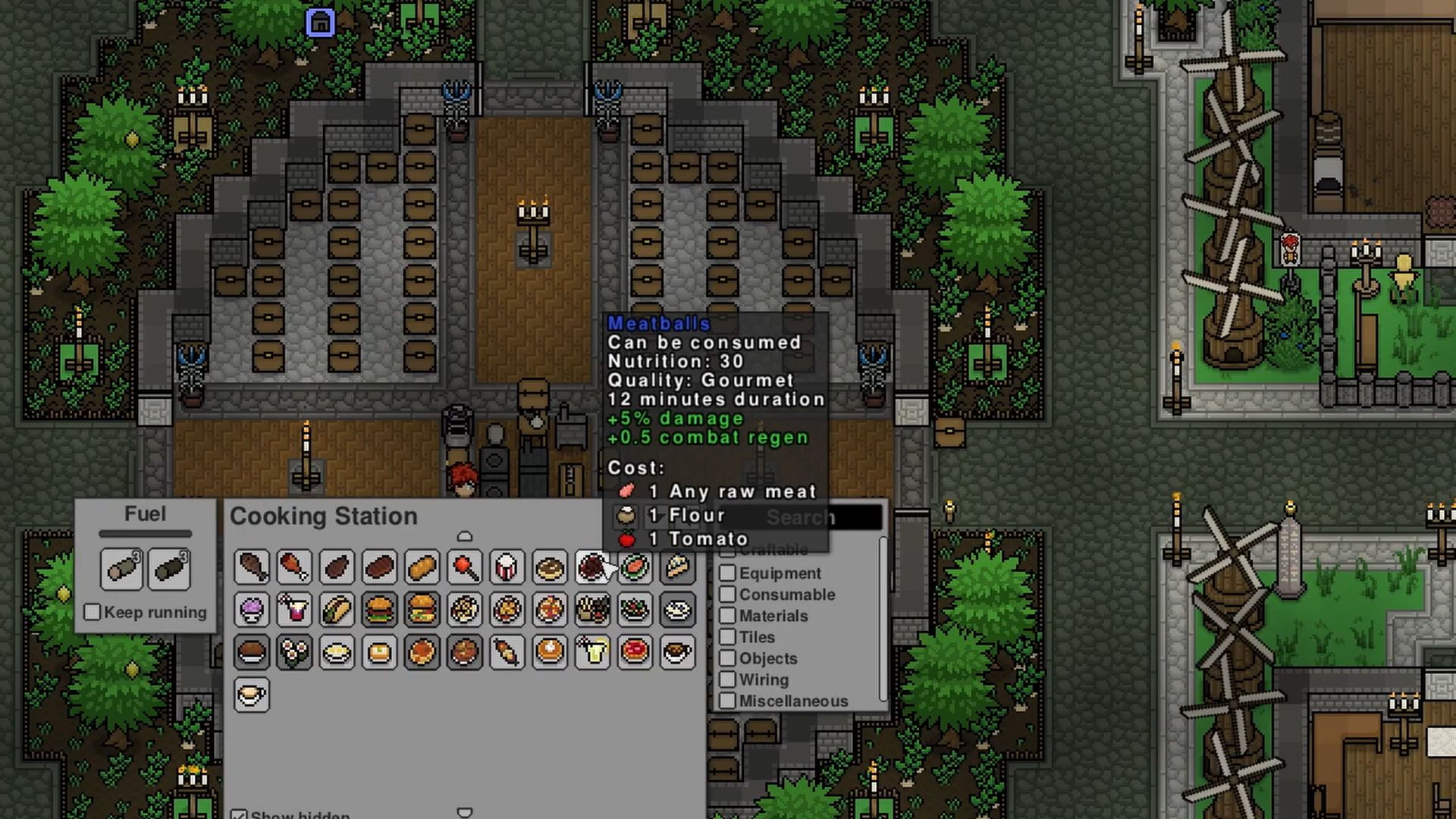Toggle the Tiles filter
This screenshot has height=819, width=1456.
coord(728,637)
